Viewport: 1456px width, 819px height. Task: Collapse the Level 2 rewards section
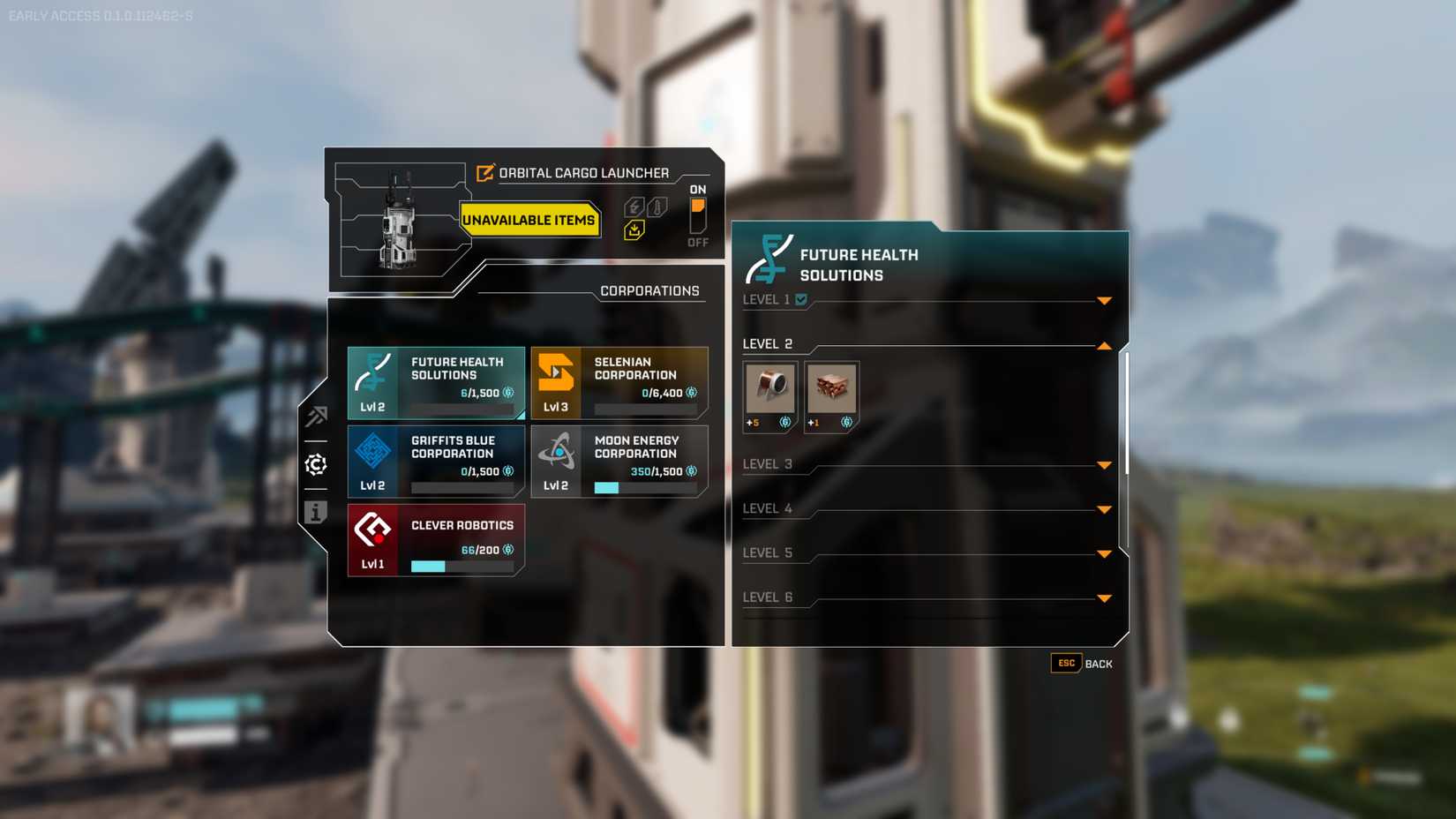1104,346
